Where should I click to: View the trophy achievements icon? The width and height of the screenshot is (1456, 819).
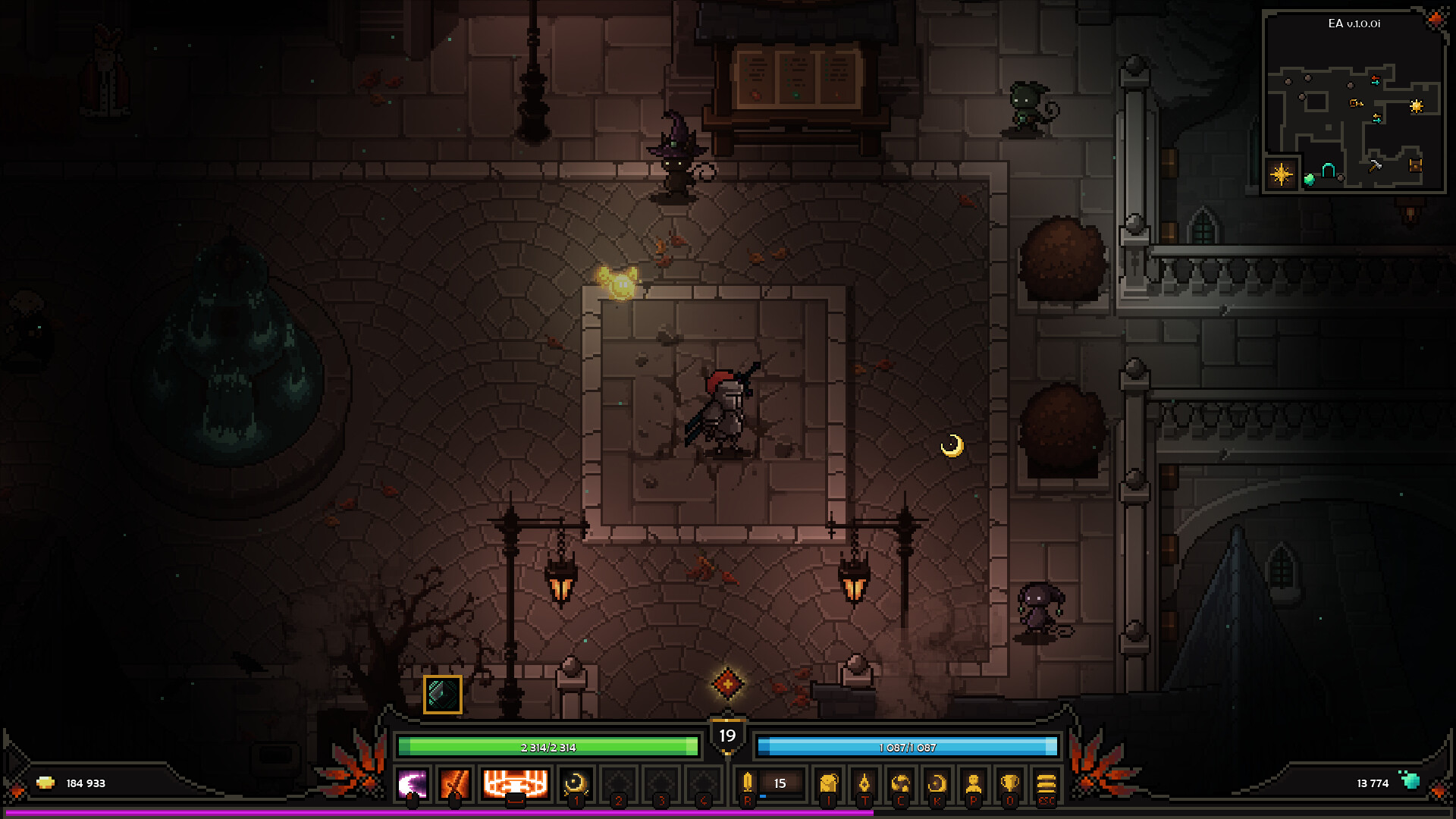point(1009,784)
